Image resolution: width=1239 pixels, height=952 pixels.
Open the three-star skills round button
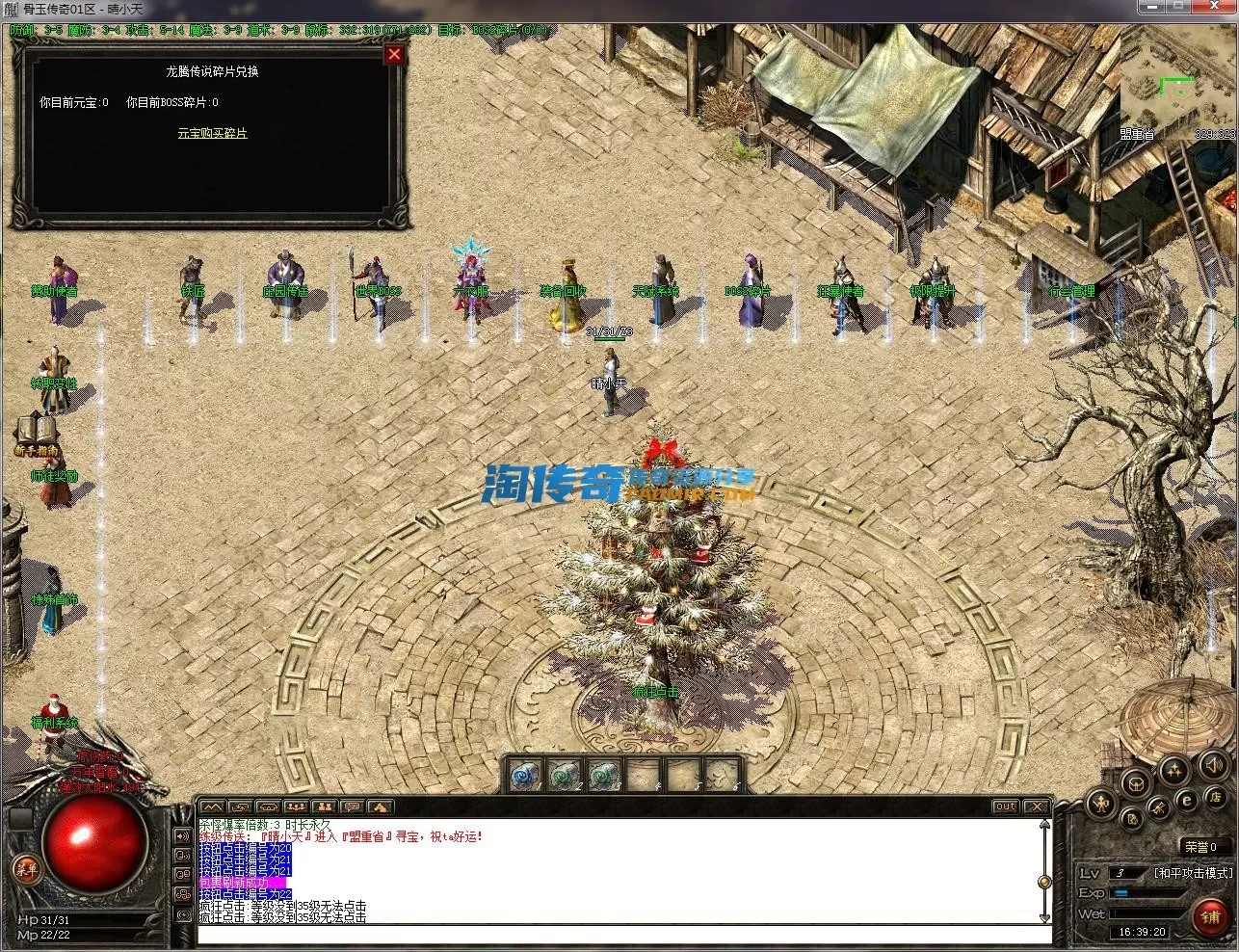point(1174,770)
